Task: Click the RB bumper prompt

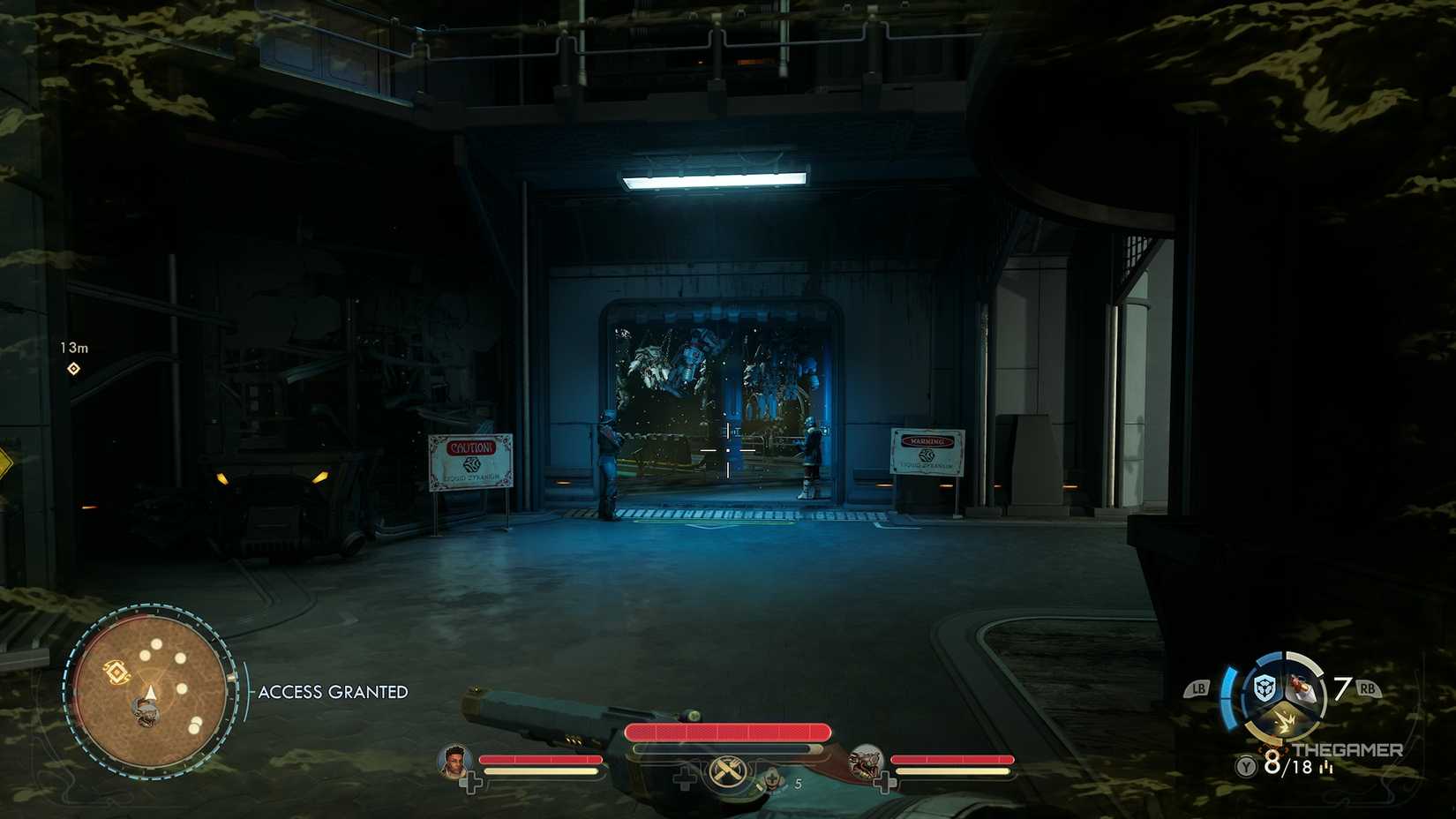Action: (1368, 687)
